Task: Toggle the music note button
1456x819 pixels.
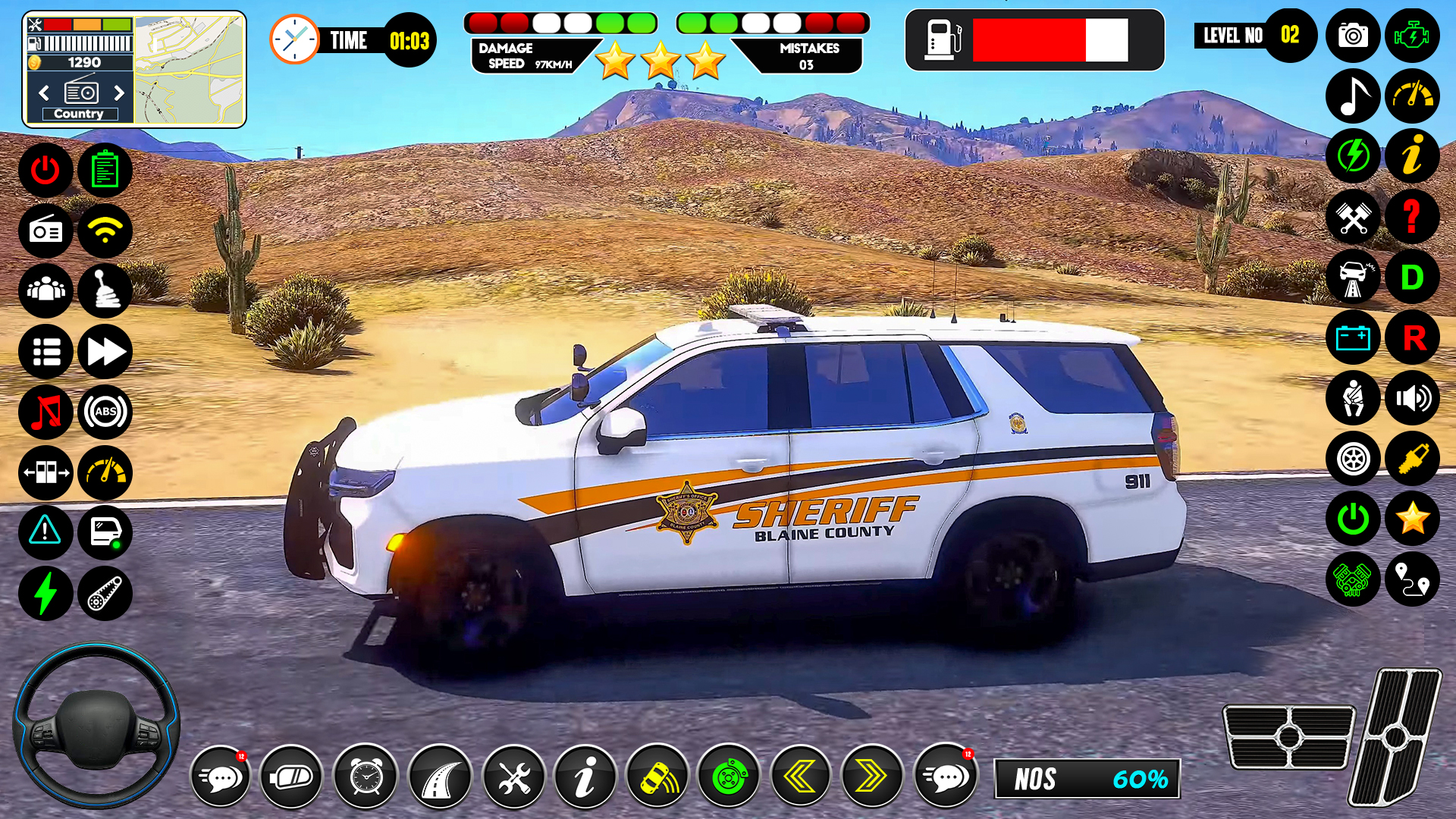Action: tap(1353, 96)
